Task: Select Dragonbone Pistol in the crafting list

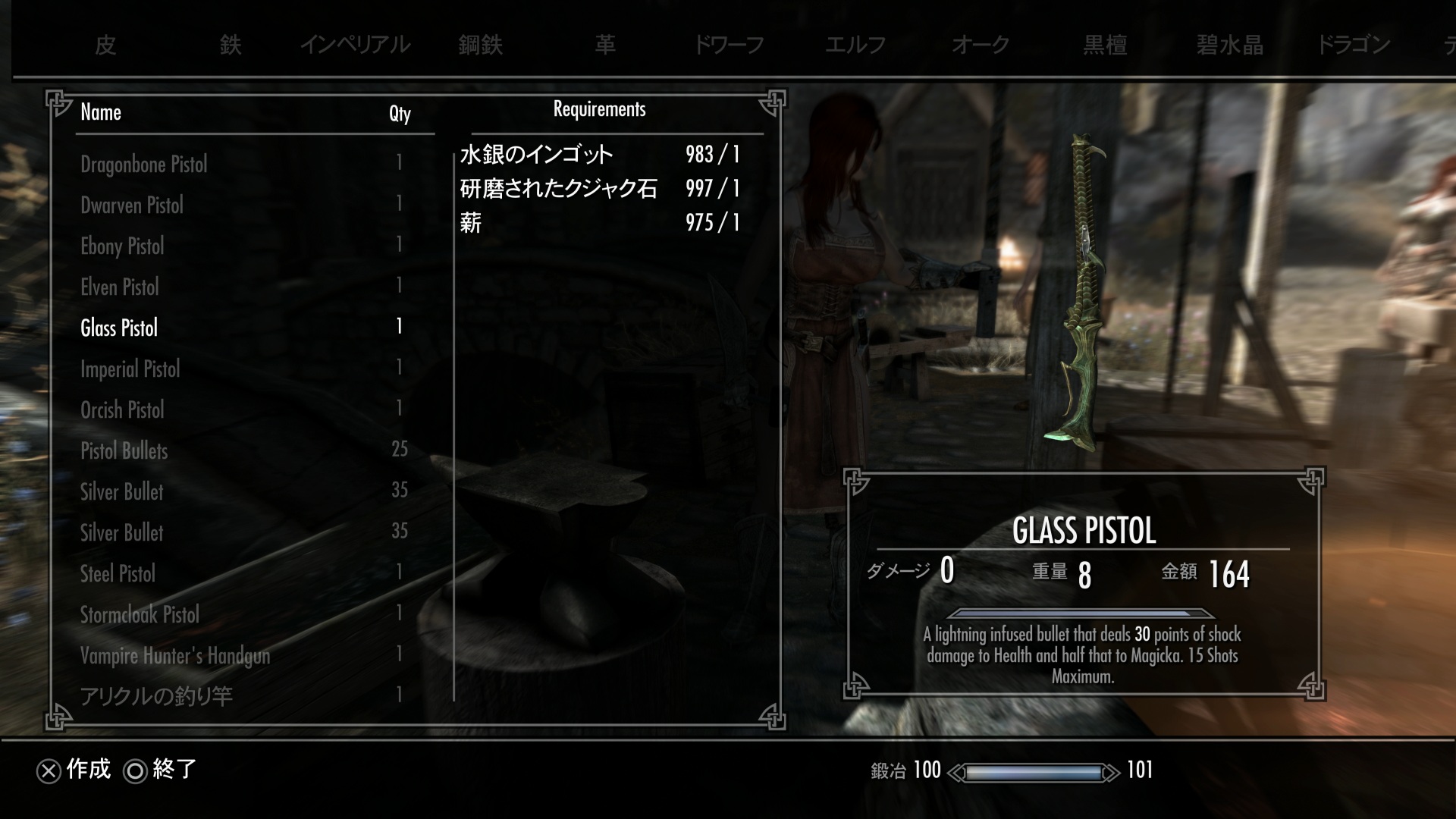Action: pos(144,165)
